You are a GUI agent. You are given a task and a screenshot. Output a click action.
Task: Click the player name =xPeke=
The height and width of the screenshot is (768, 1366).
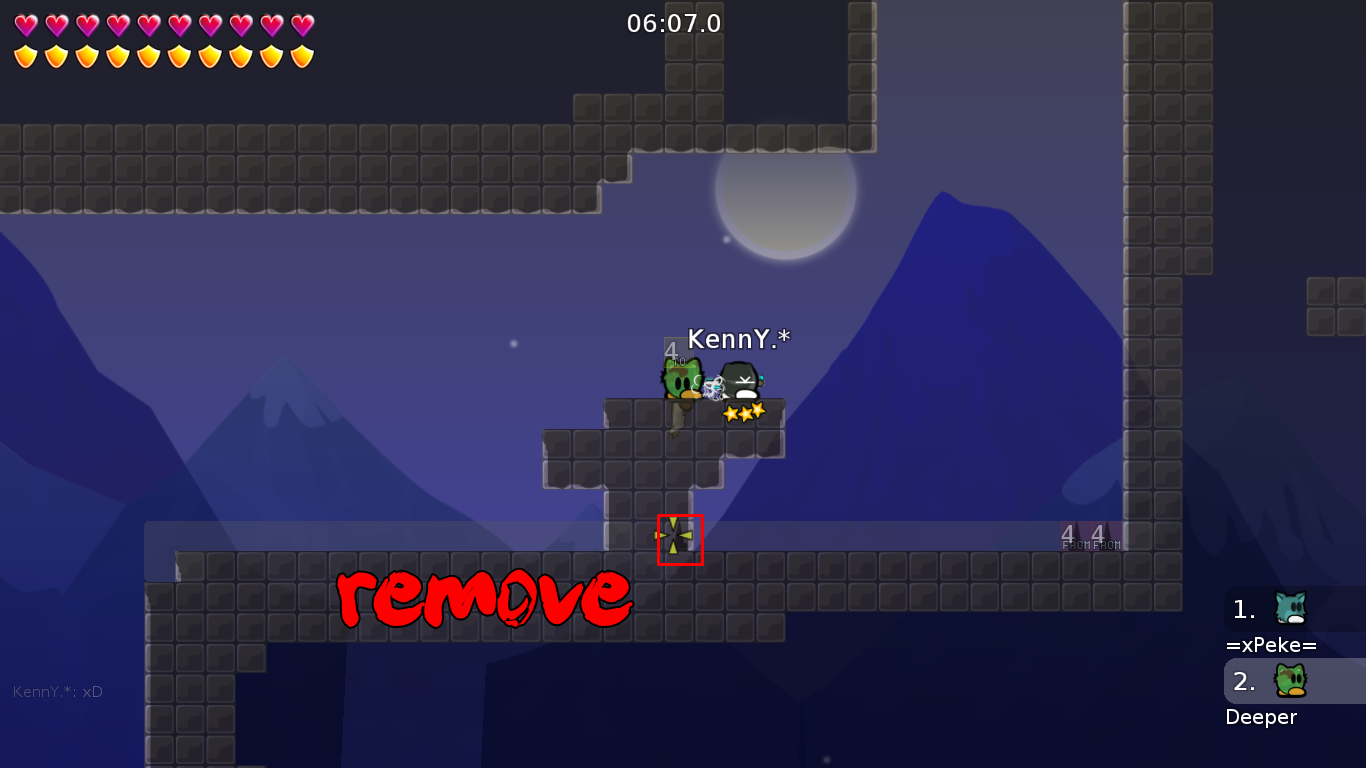(x=1271, y=645)
